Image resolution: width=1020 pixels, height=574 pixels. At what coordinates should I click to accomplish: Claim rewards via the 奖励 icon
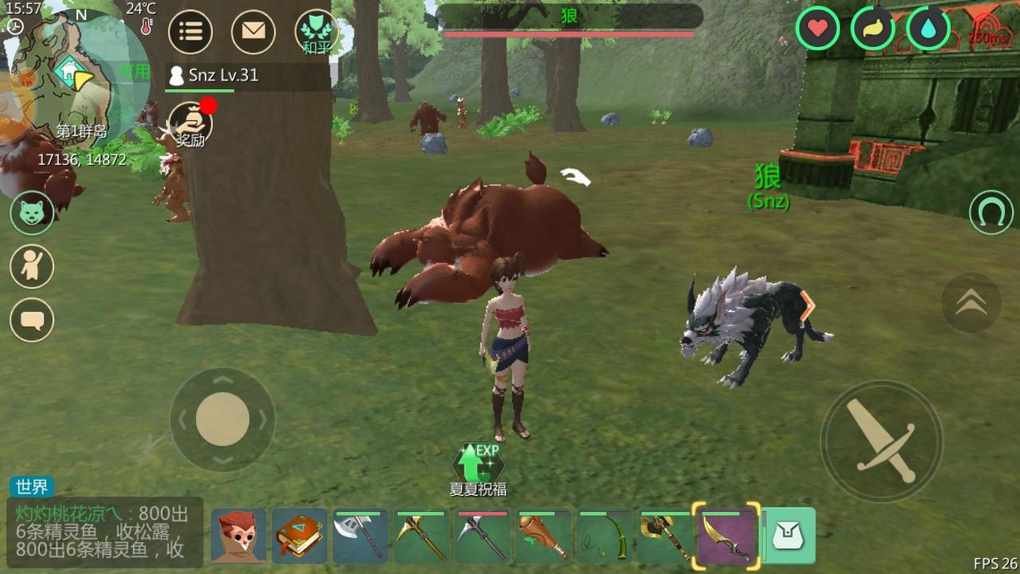point(189,125)
